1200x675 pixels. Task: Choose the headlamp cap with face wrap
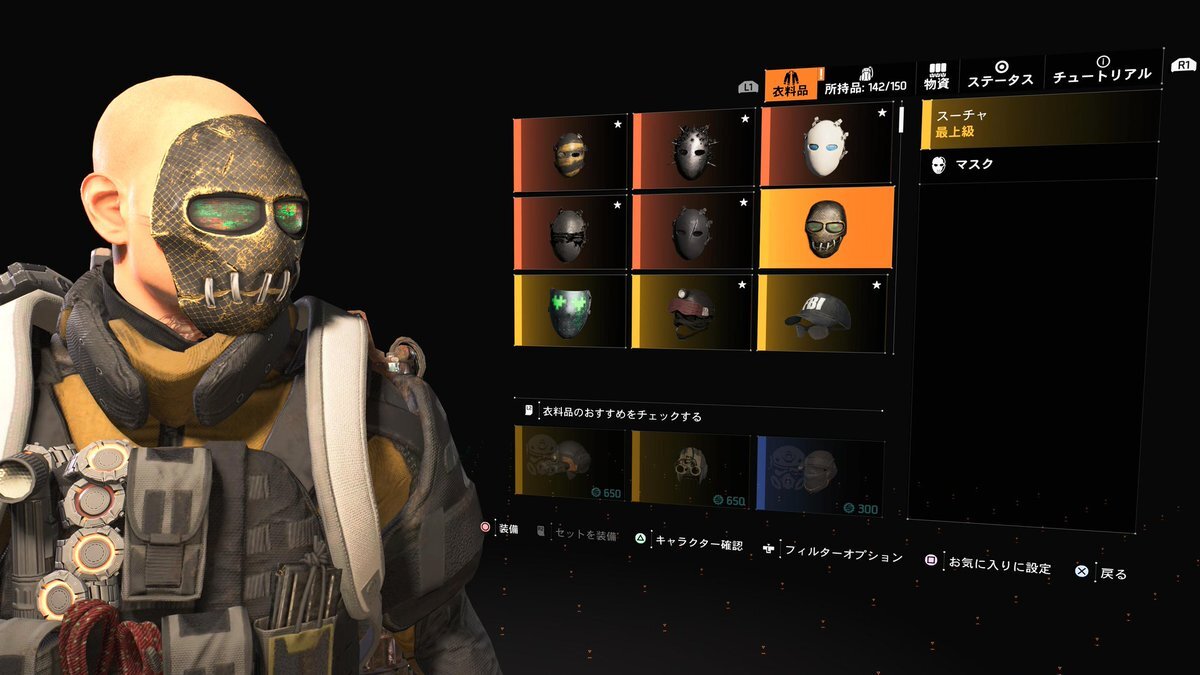[x=692, y=312]
